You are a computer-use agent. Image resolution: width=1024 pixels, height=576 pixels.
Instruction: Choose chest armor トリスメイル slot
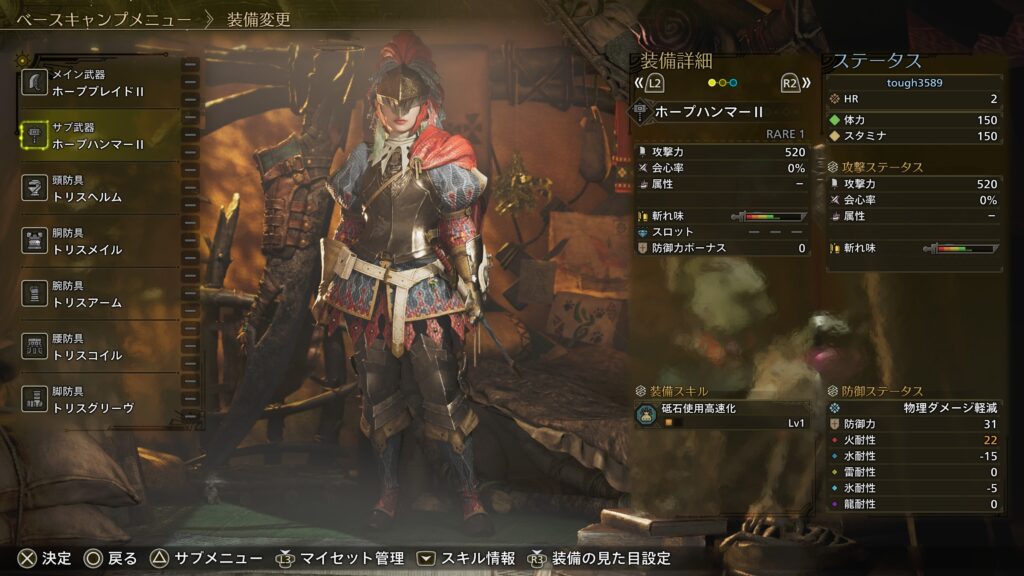tap(98, 242)
